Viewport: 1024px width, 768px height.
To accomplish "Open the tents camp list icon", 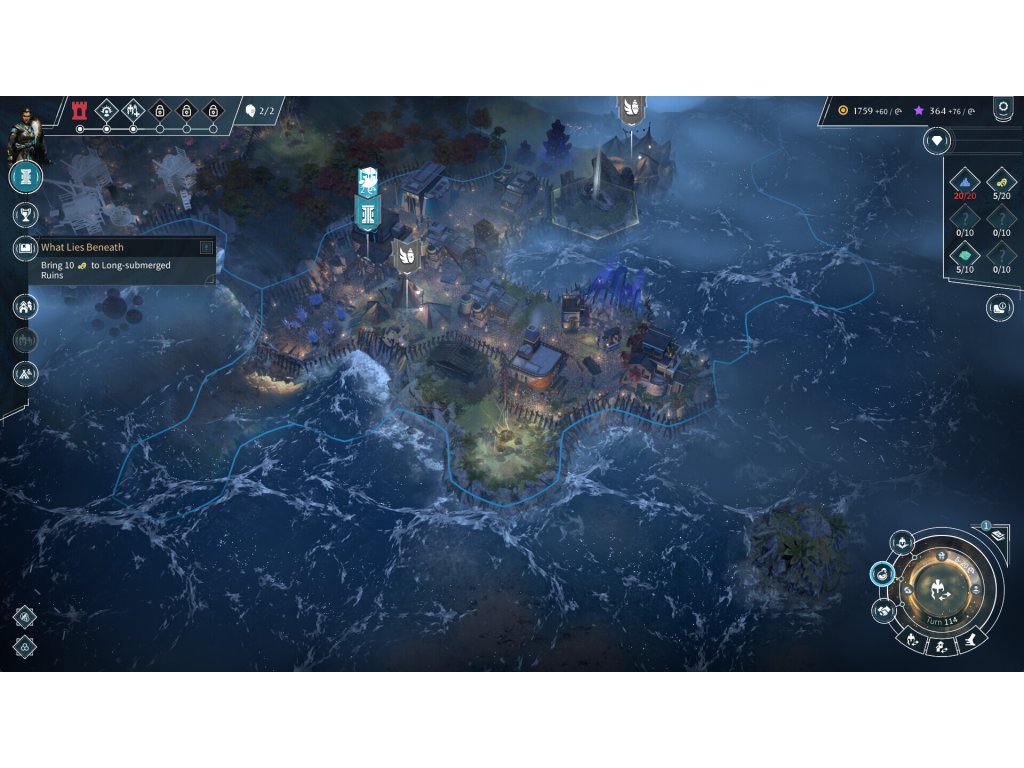I will coord(26,374).
